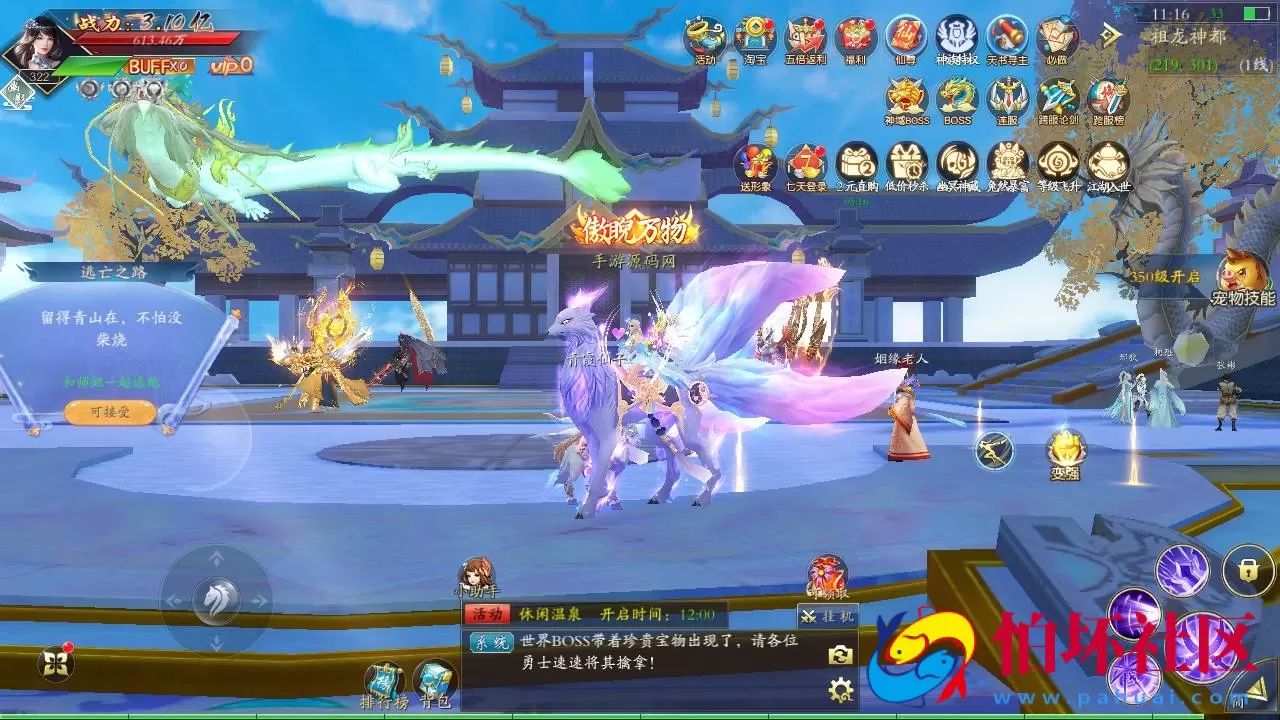Screen dimensions: 1280x720
Task: Open the 七天登录 seven-day login rewards icon
Action: 805,163
